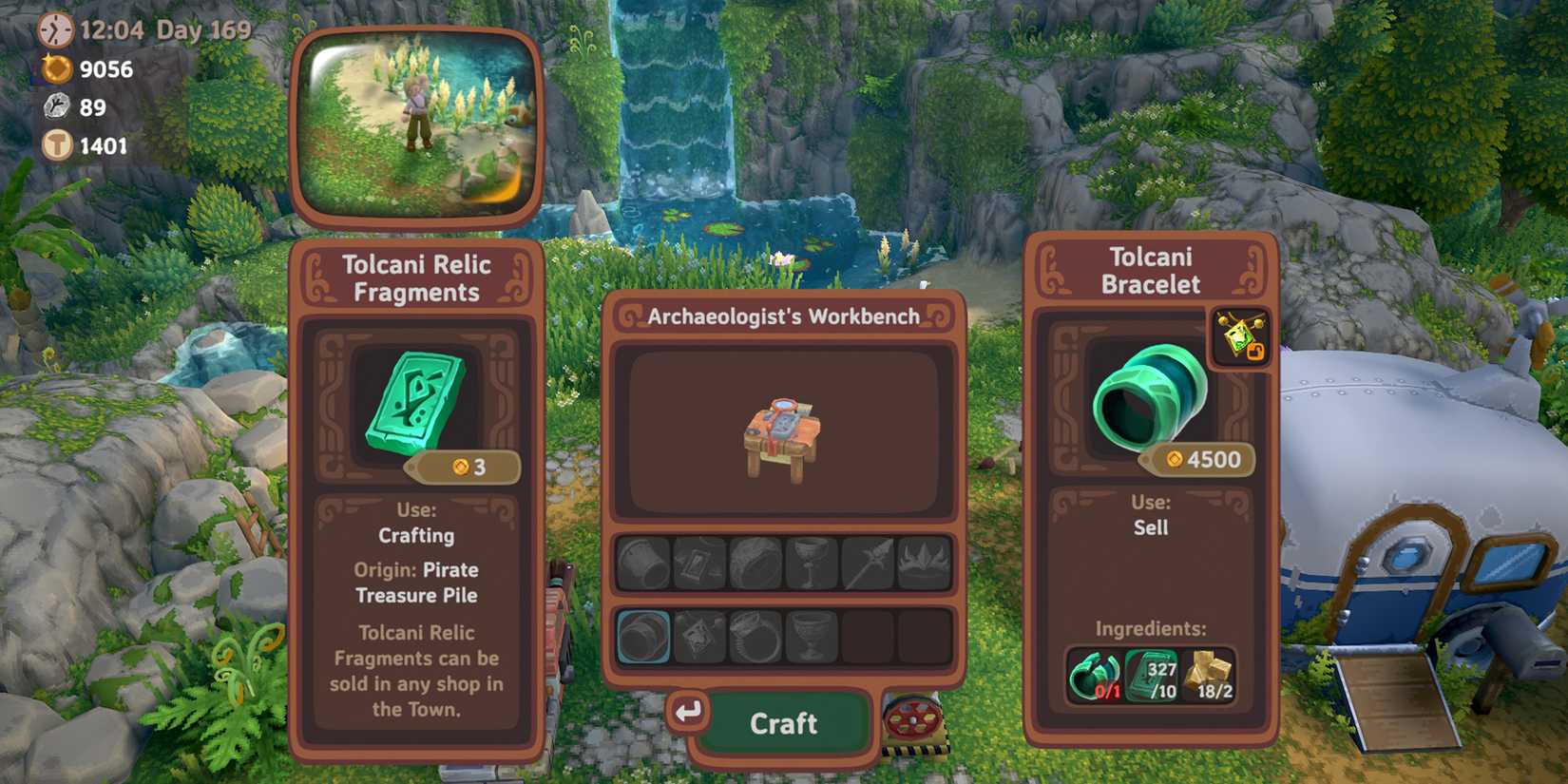Viewport: 1568px width, 784px height.
Task: Select the highlighted Tolcani Bracelet recipe slot
Action: point(642,636)
